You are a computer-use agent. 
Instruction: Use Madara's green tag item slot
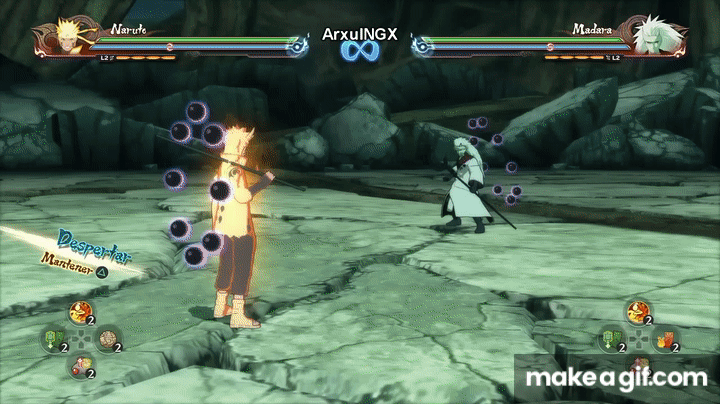point(611,339)
